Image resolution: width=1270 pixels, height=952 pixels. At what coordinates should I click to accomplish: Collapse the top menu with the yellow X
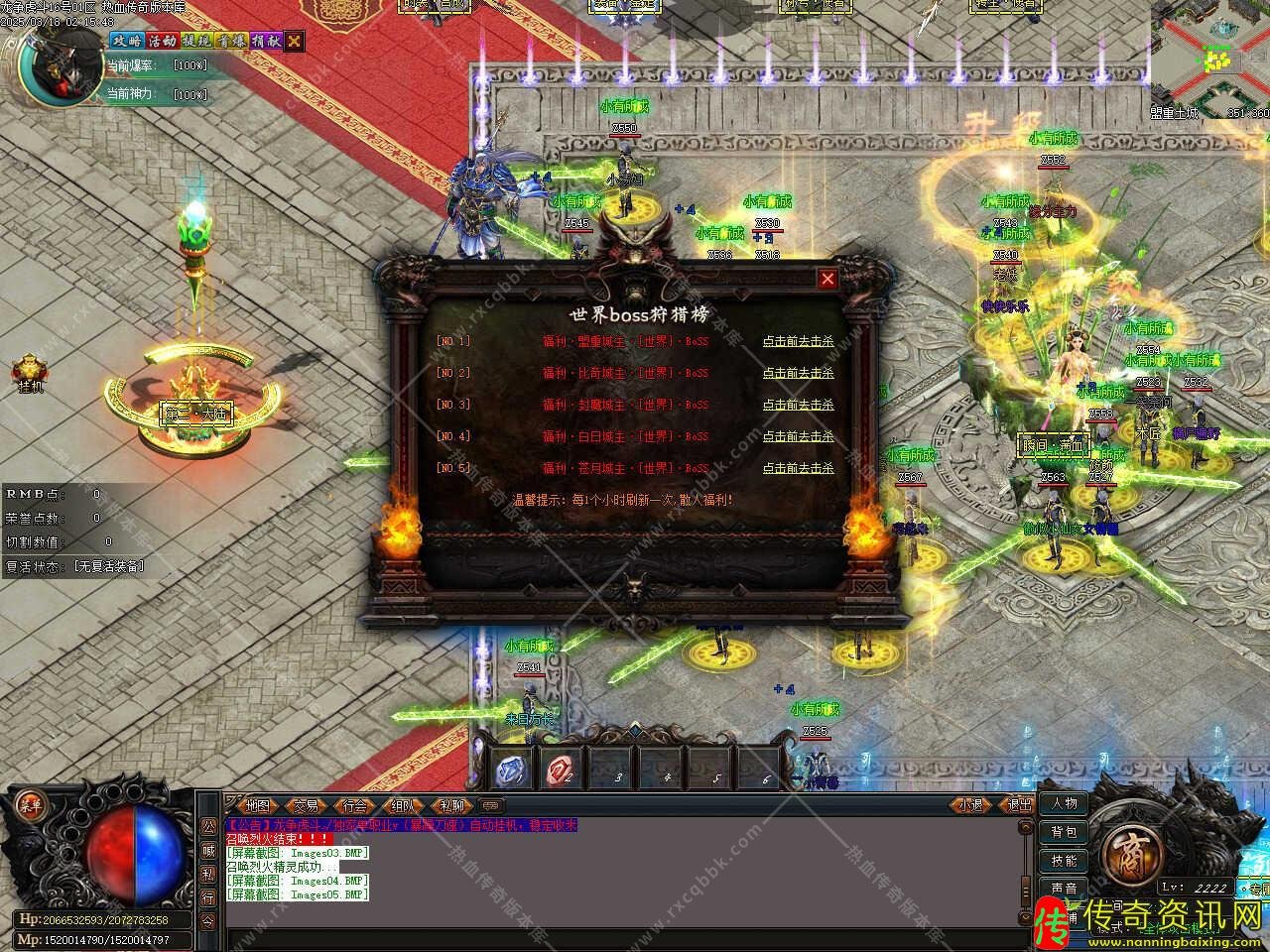pyautogui.click(x=295, y=41)
